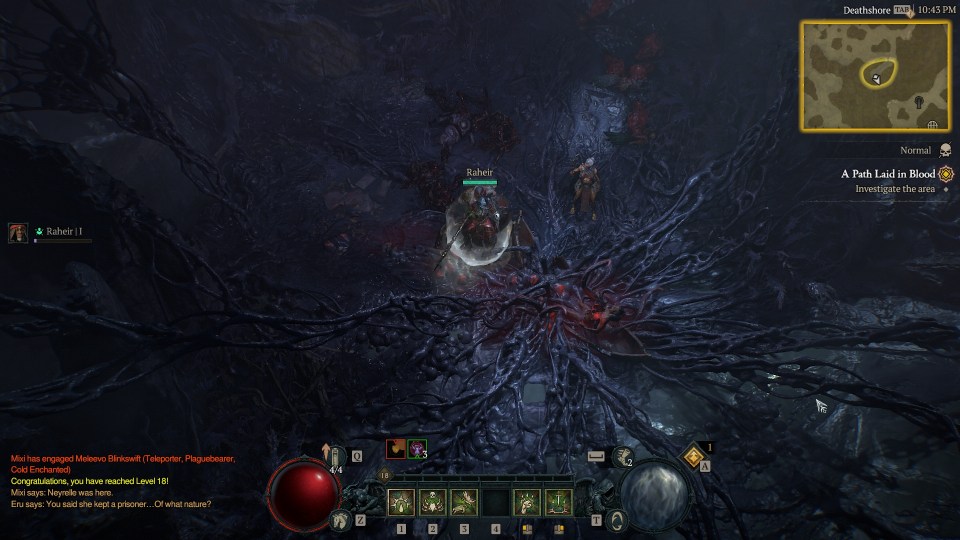Activate the sword-in-ground skill icon
This screenshot has width=960, height=540.
tap(558, 502)
